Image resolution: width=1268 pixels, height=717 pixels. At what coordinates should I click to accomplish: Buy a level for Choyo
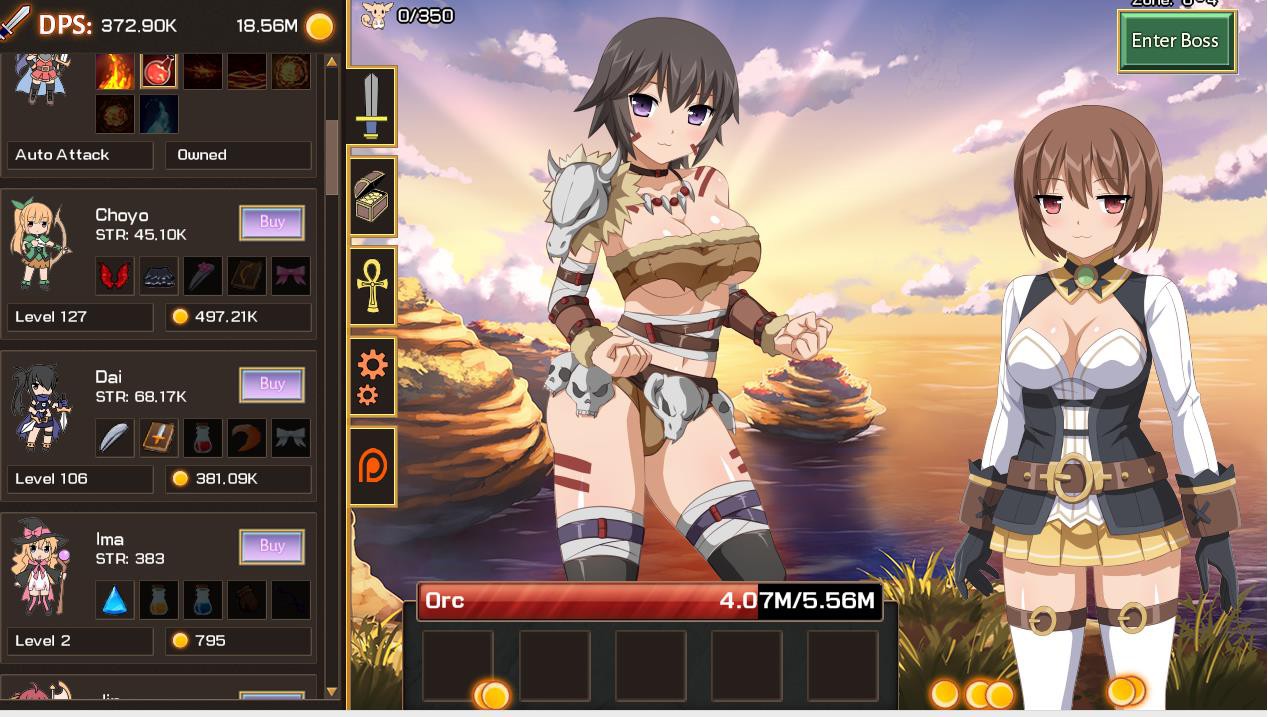pyautogui.click(x=272, y=223)
